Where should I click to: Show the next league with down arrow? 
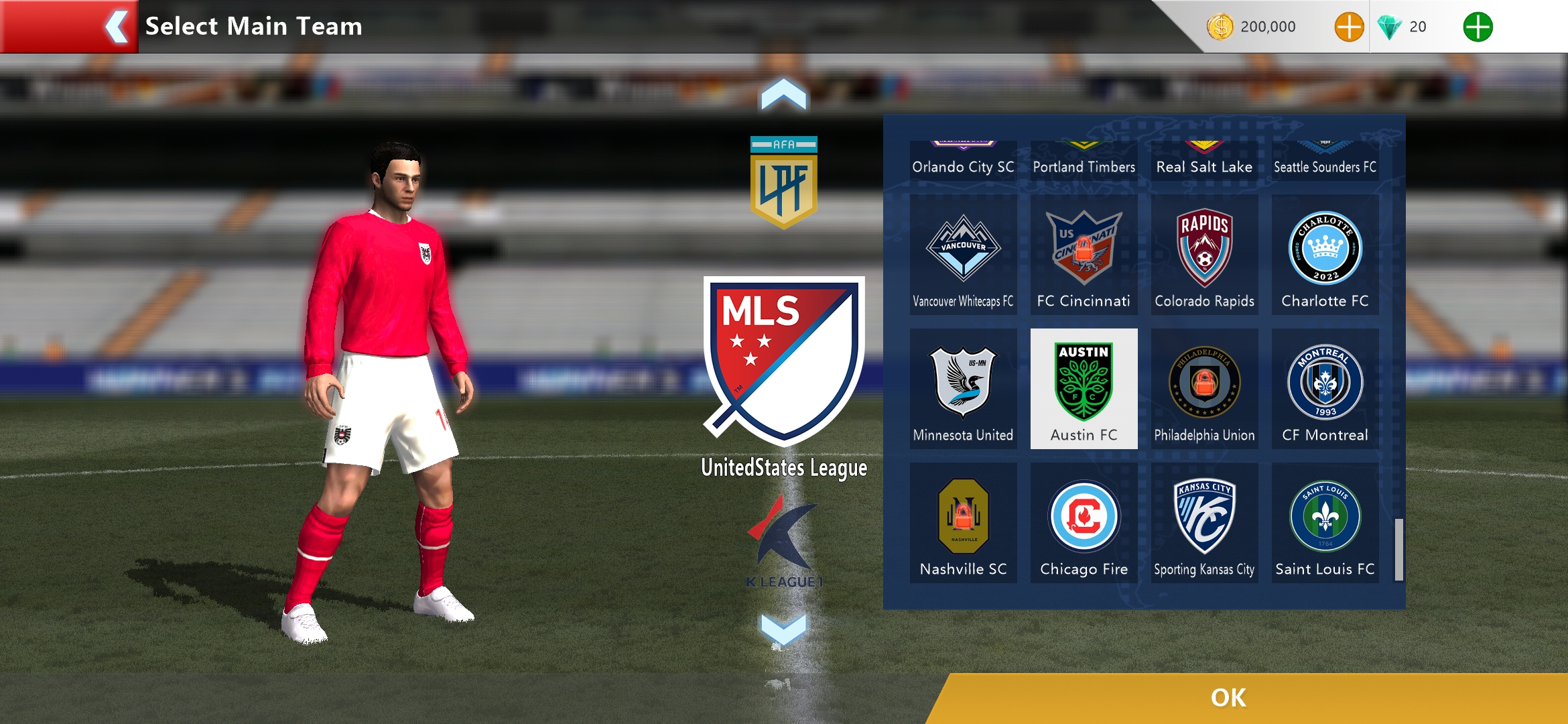coord(783,629)
